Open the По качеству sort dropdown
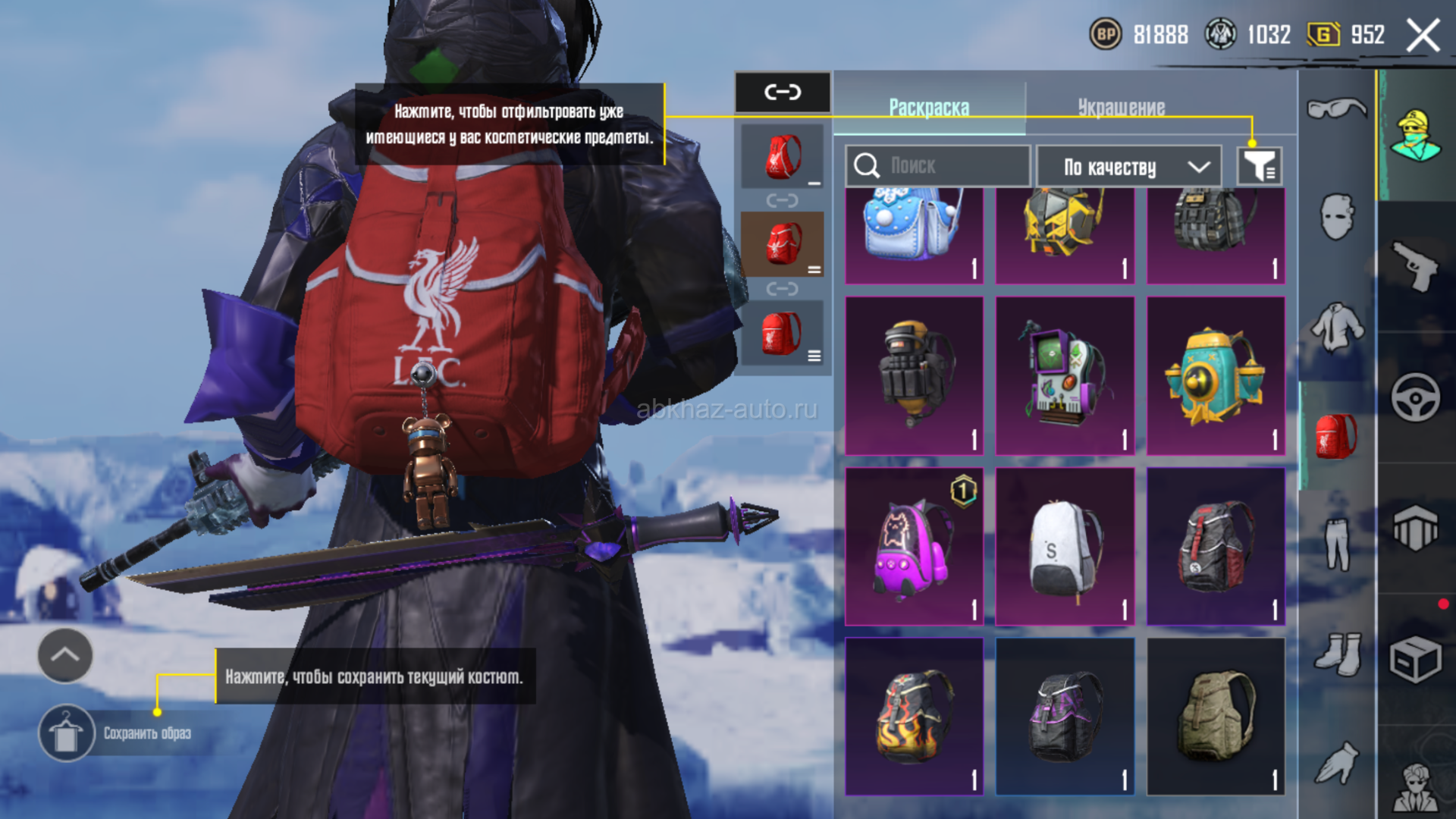The height and width of the screenshot is (819, 1456). click(1128, 167)
